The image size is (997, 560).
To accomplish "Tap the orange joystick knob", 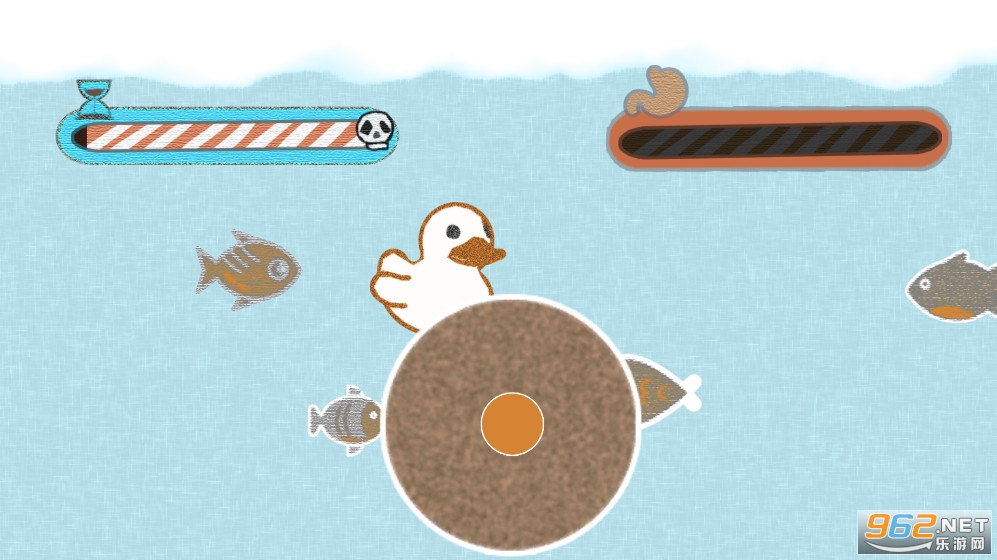I will click(x=512, y=424).
